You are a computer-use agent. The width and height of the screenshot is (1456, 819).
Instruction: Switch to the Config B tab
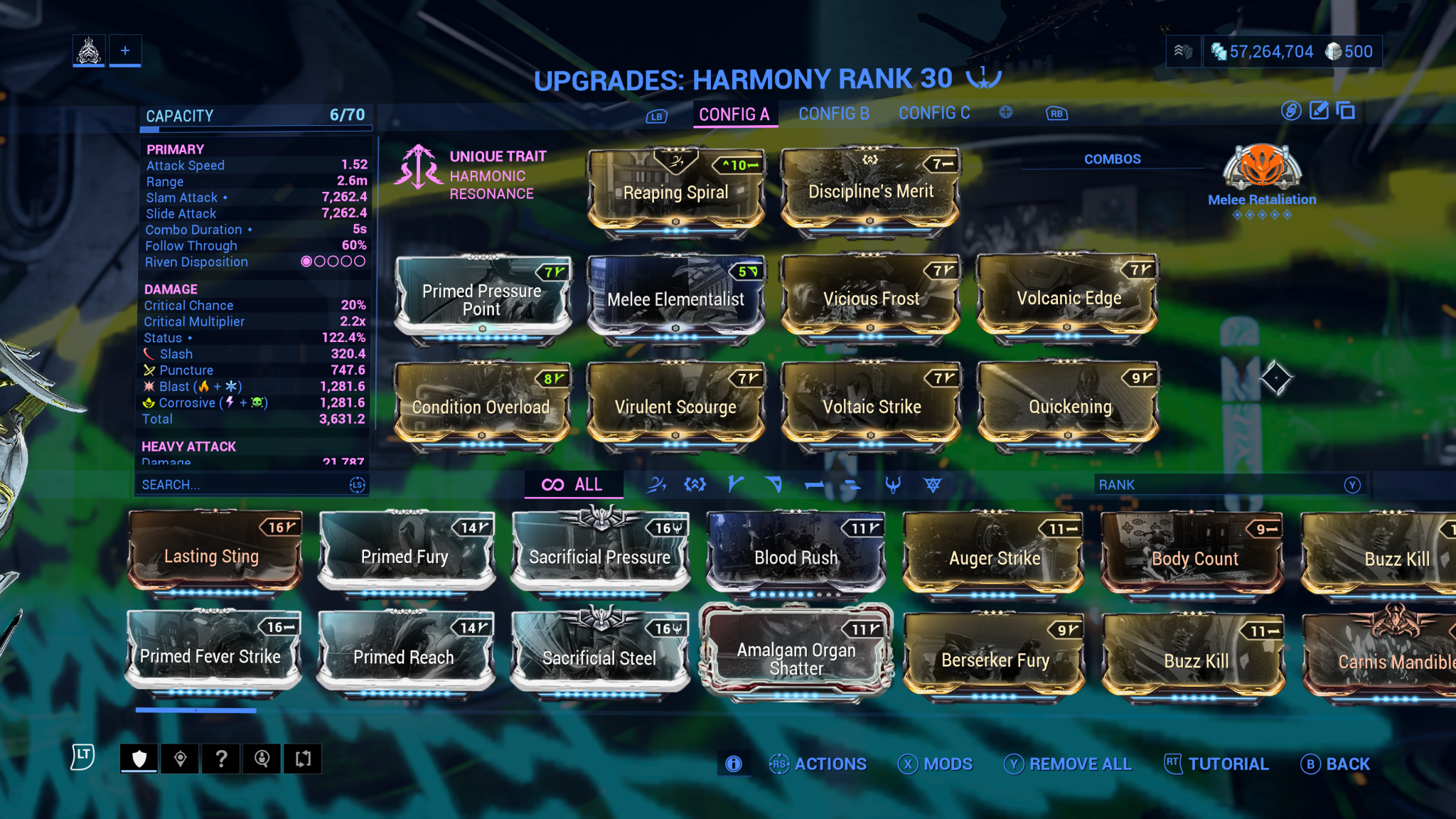click(x=834, y=114)
